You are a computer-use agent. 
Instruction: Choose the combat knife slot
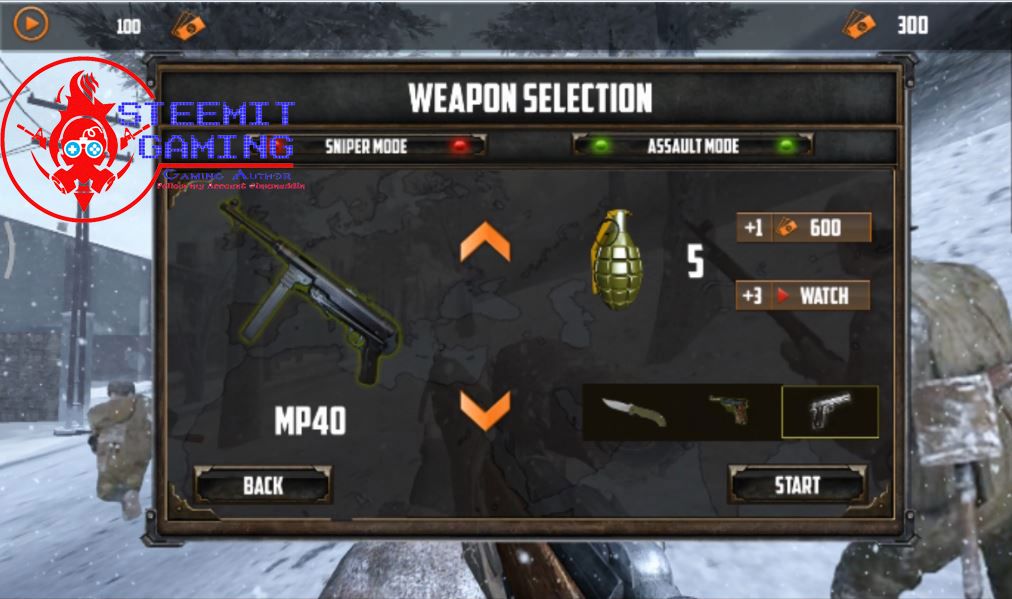[634, 412]
